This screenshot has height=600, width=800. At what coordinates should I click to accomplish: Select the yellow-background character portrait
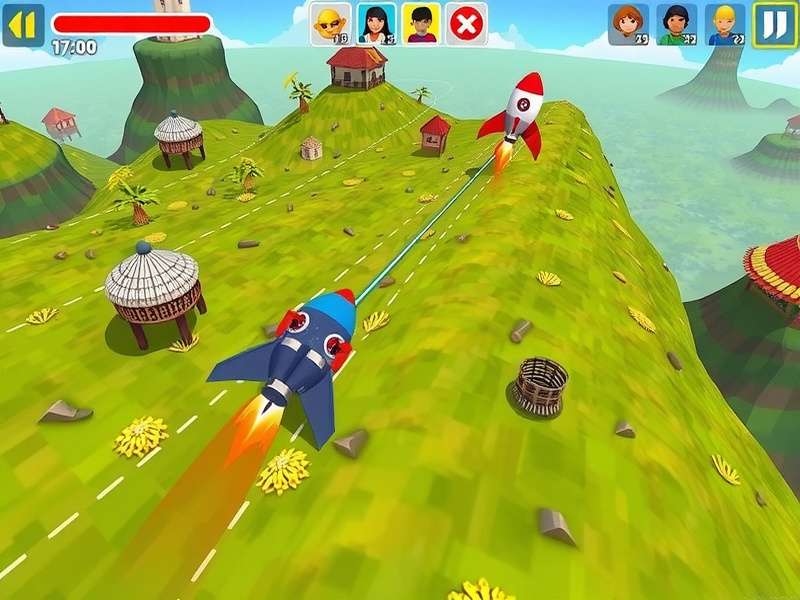pyautogui.click(x=421, y=23)
